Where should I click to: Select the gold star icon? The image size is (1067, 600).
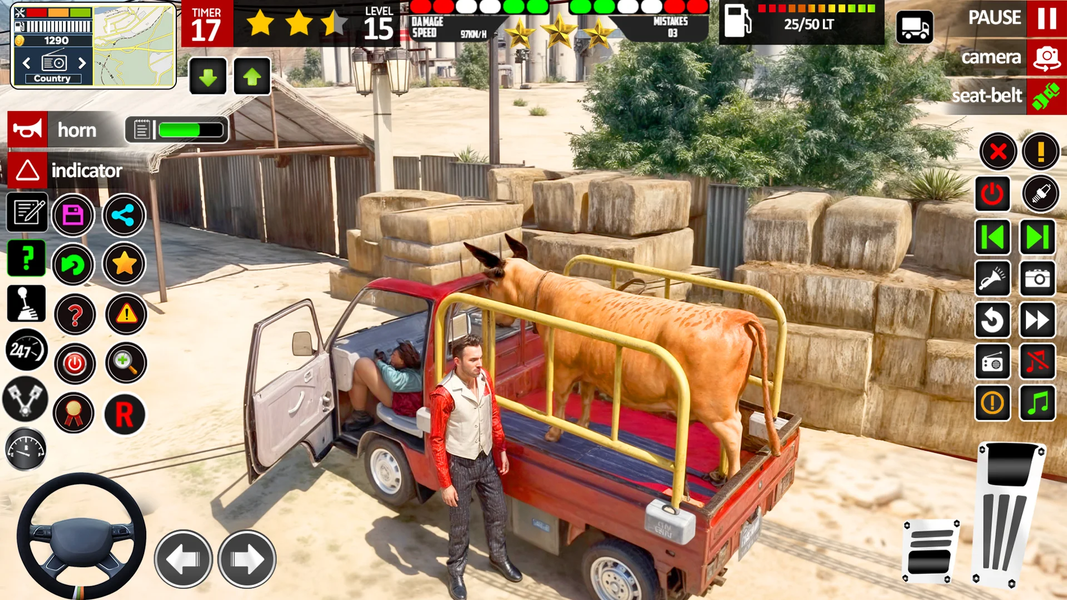124,264
